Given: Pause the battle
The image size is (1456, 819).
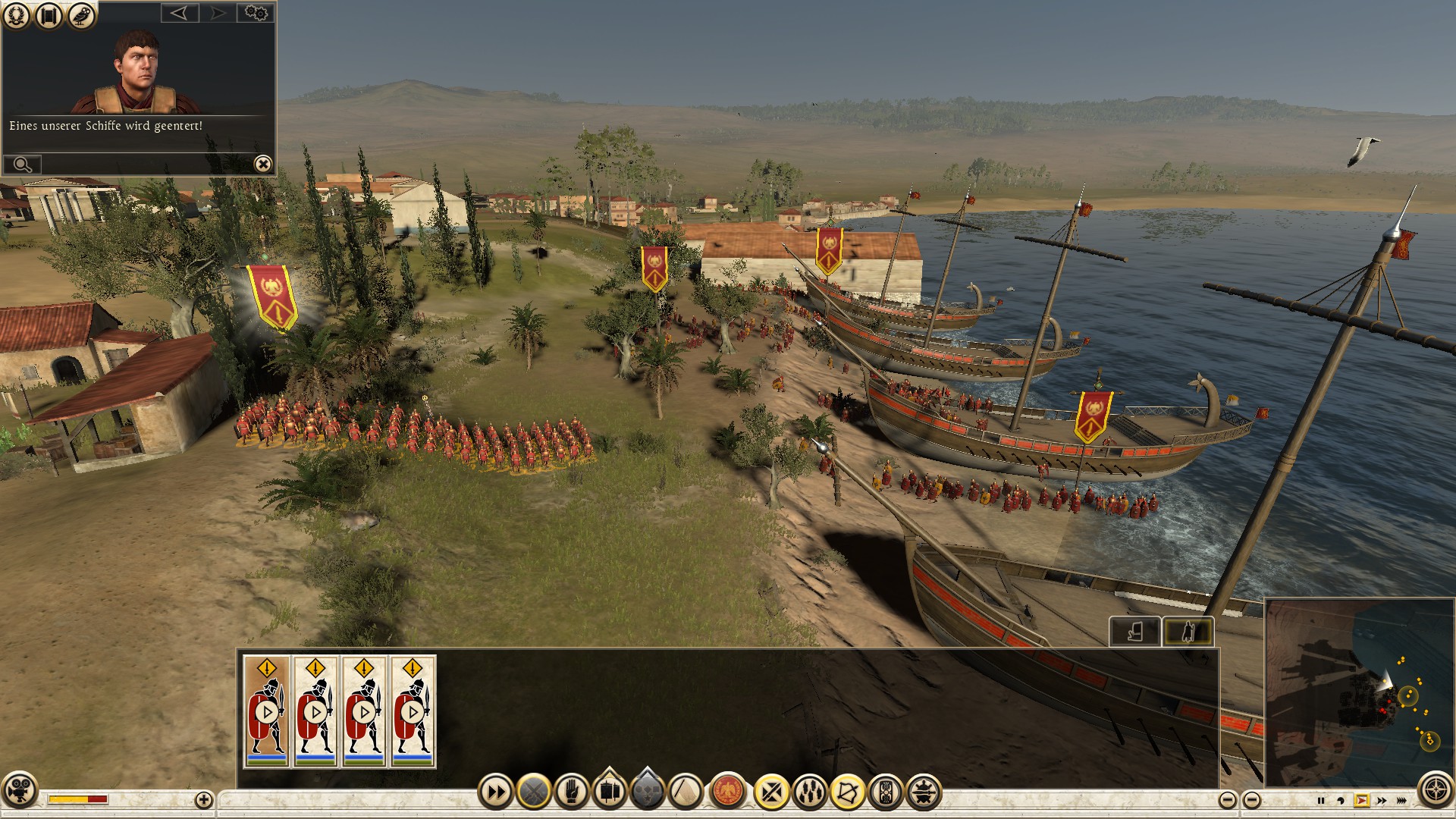Looking at the screenshot, I should pyautogui.click(x=1321, y=800).
